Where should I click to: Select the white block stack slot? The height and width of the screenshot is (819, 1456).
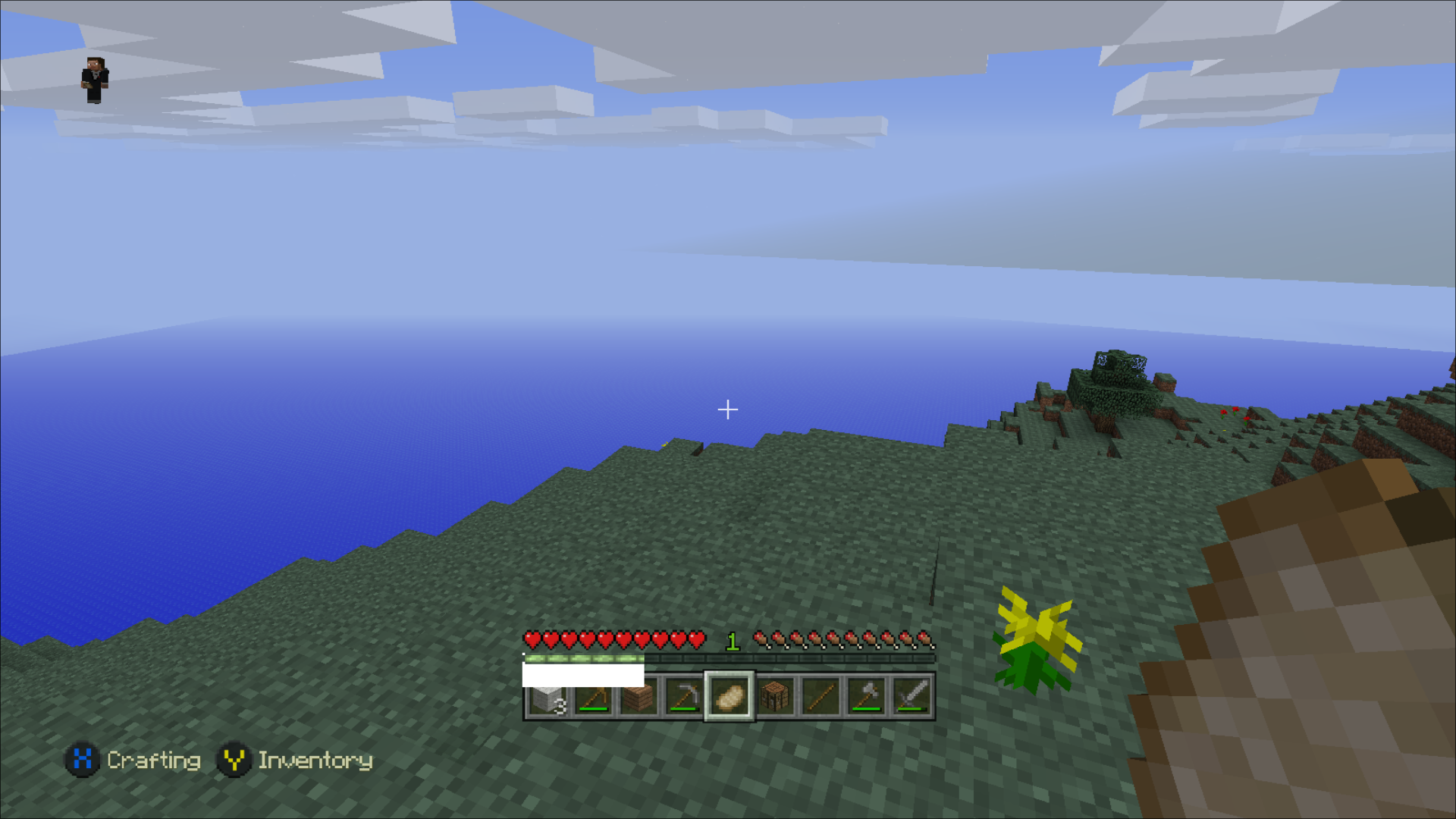coord(548,697)
